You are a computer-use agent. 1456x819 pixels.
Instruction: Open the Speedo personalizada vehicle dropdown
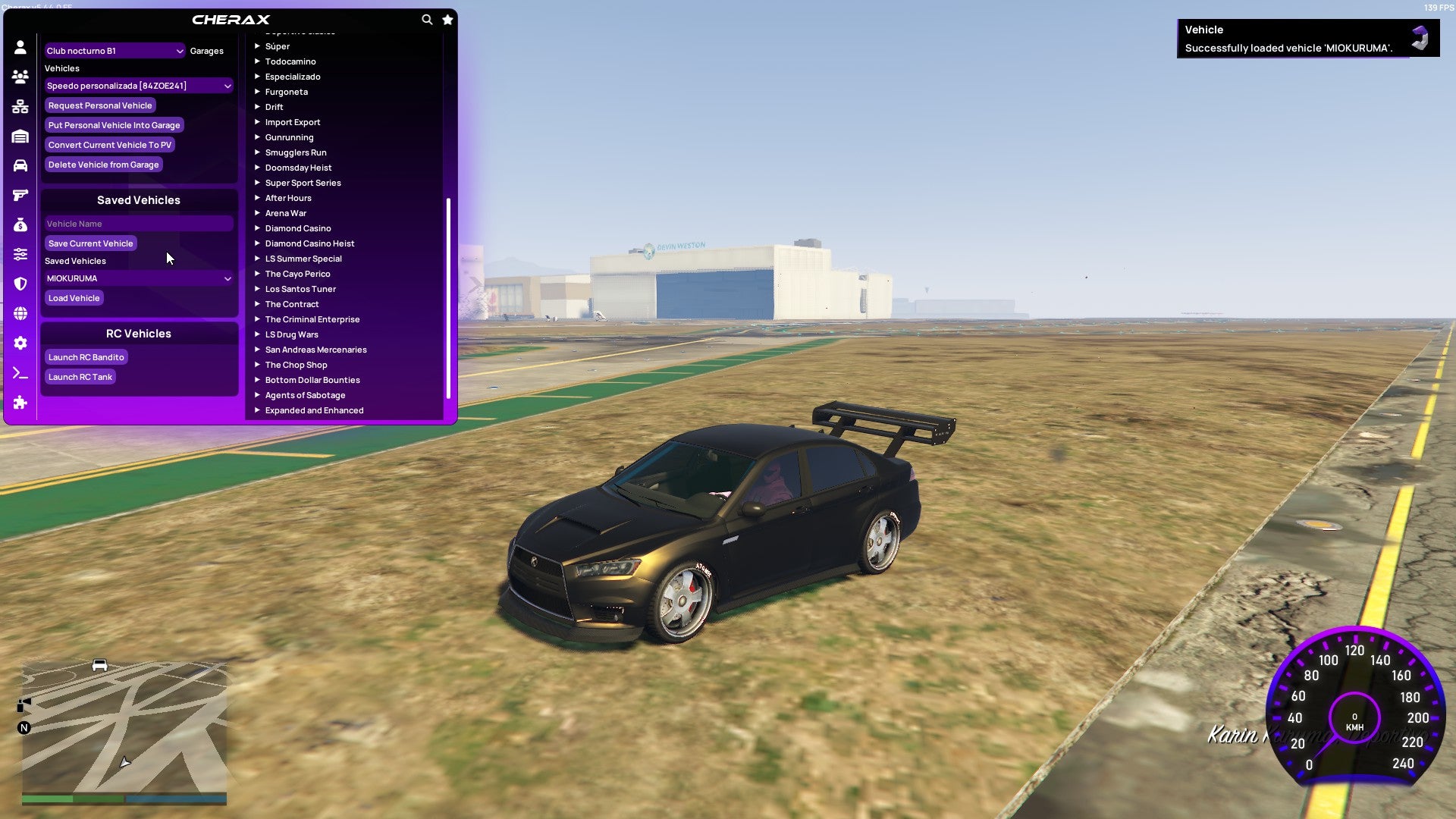tap(139, 86)
